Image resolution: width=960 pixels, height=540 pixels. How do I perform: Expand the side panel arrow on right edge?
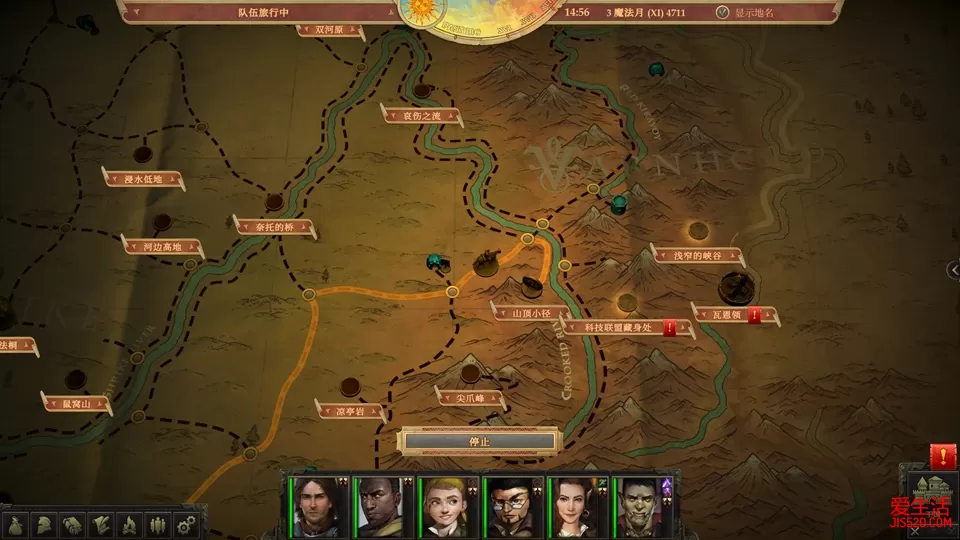tap(953, 269)
